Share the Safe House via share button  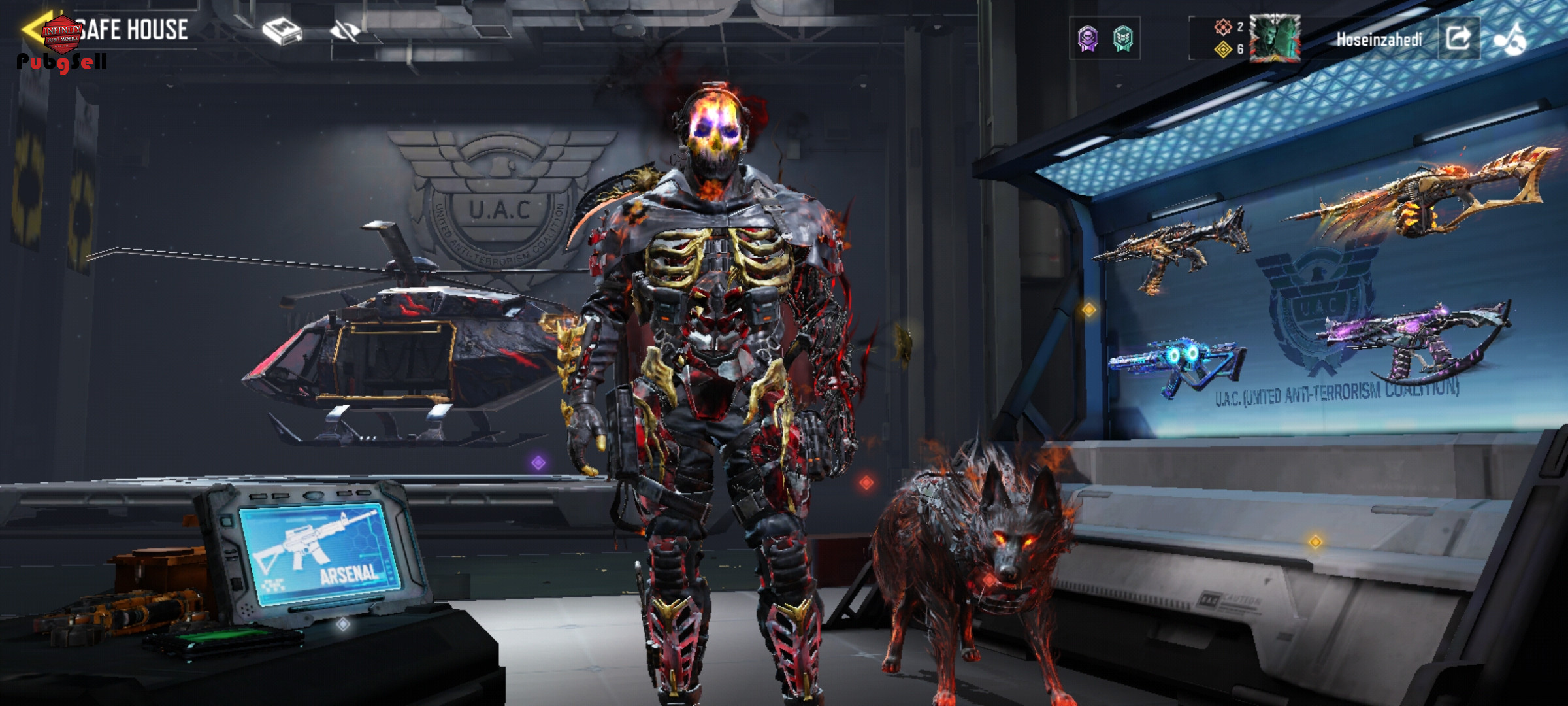pyautogui.click(x=1458, y=39)
